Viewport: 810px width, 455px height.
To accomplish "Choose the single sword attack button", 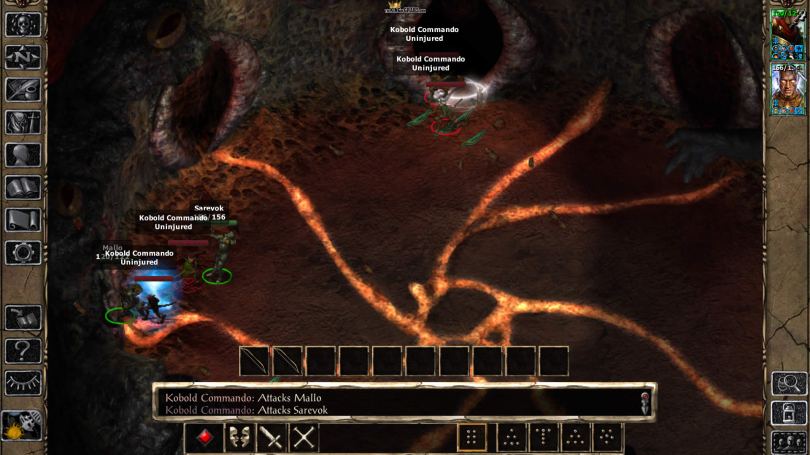I will click(x=271, y=437).
